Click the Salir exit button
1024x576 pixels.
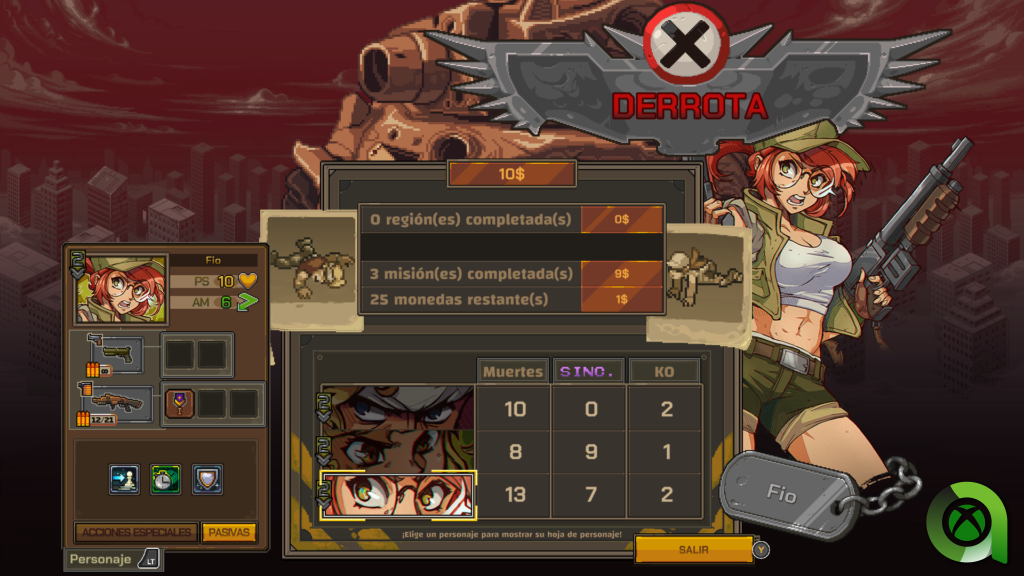694,549
